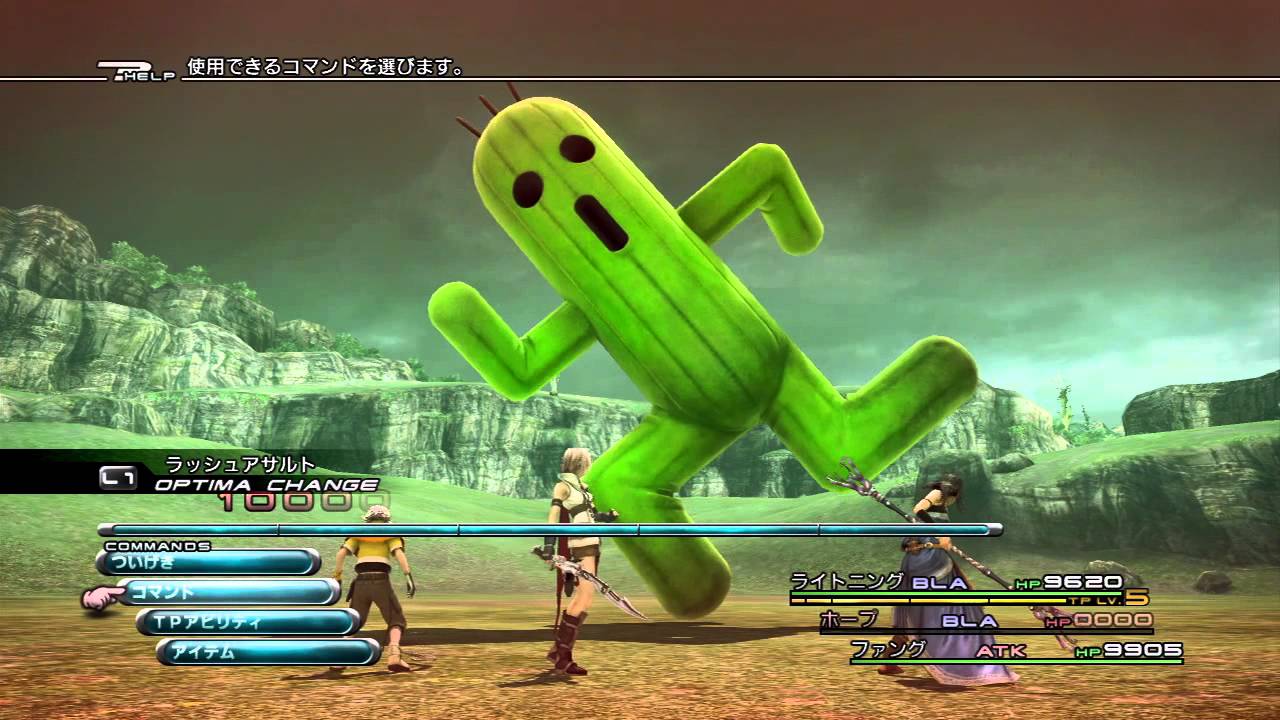The image size is (1280, 720).
Task: Select the BLA role icon beside ライトニング
Action: click(x=938, y=581)
